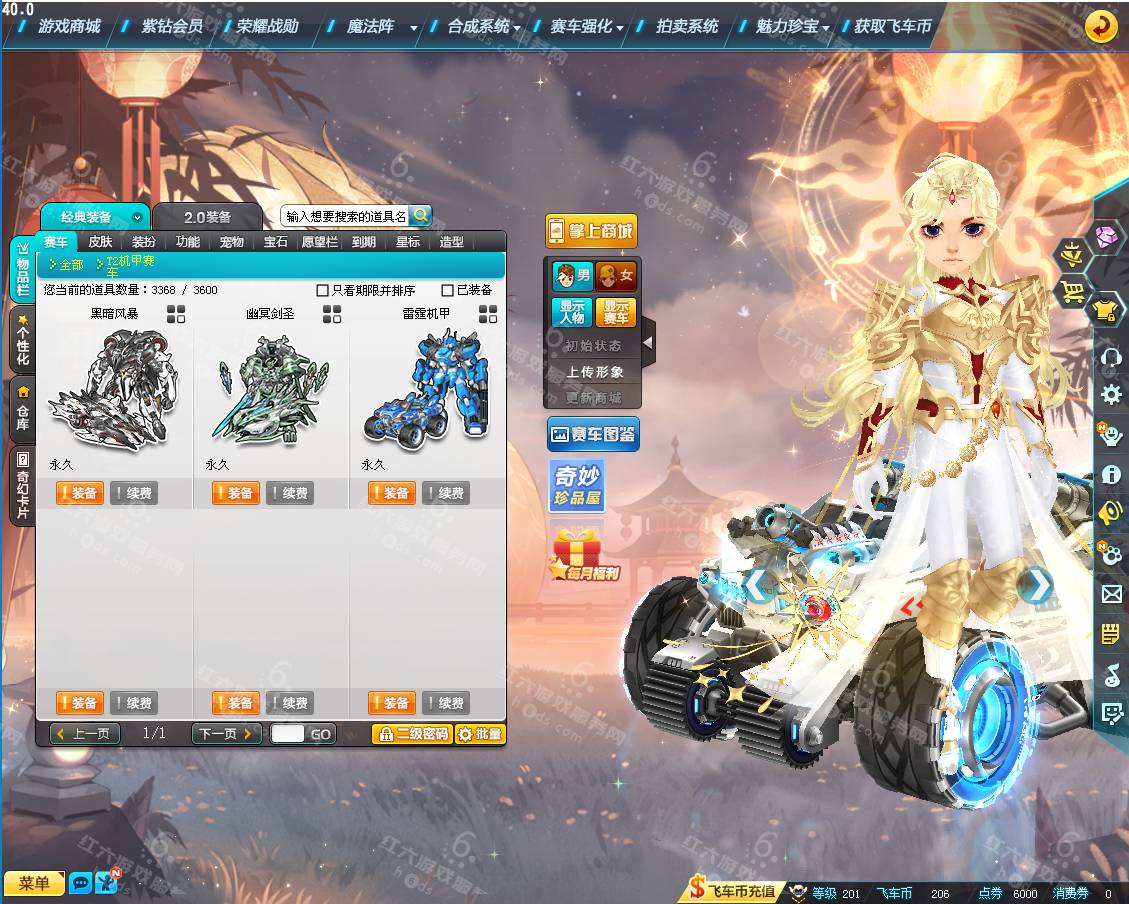The height and width of the screenshot is (904, 1129).
Task: Open the 紫钻会员 menu
Action: click(x=172, y=26)
